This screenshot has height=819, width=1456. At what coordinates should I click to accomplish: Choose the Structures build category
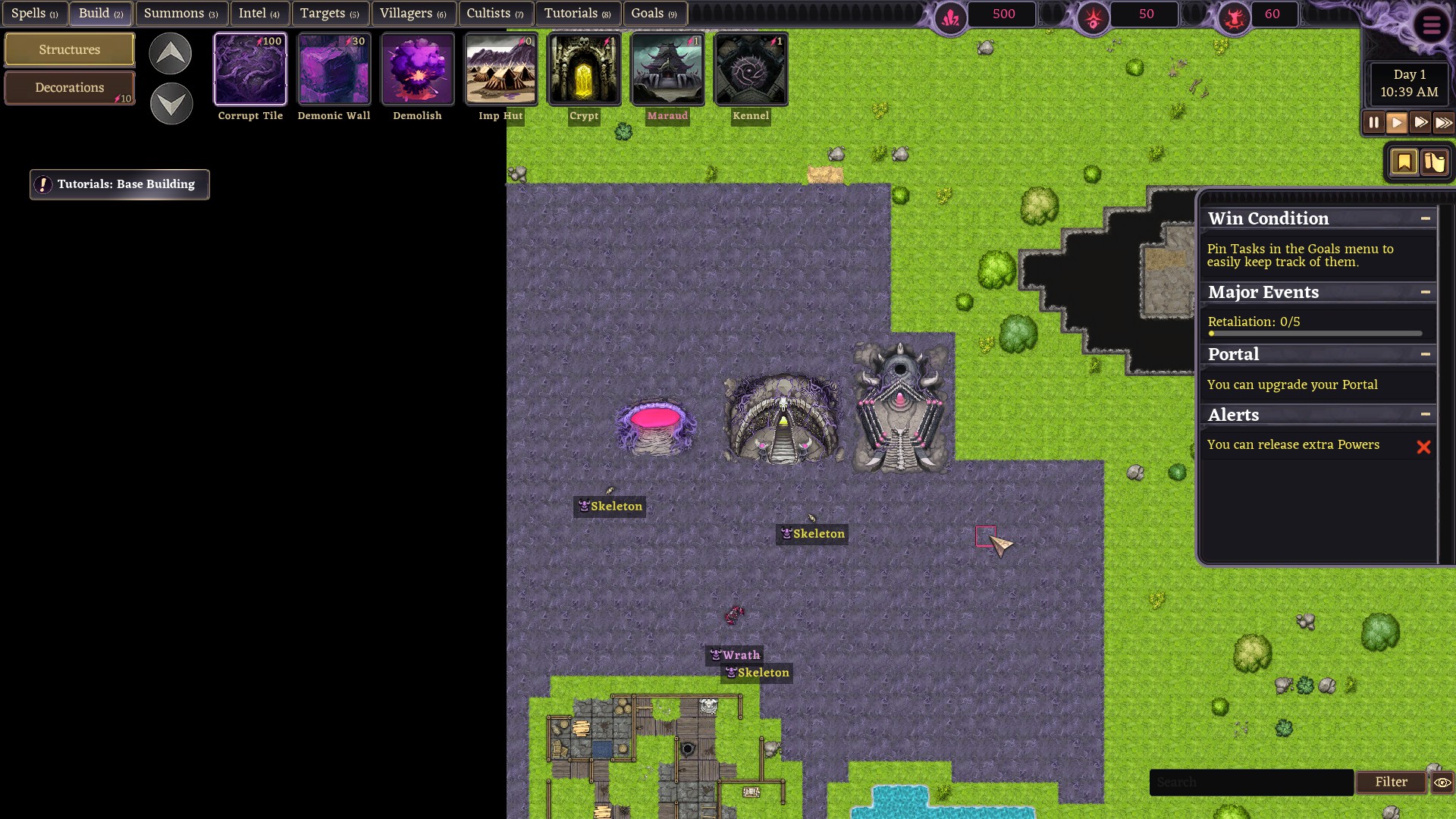point(70,50)
